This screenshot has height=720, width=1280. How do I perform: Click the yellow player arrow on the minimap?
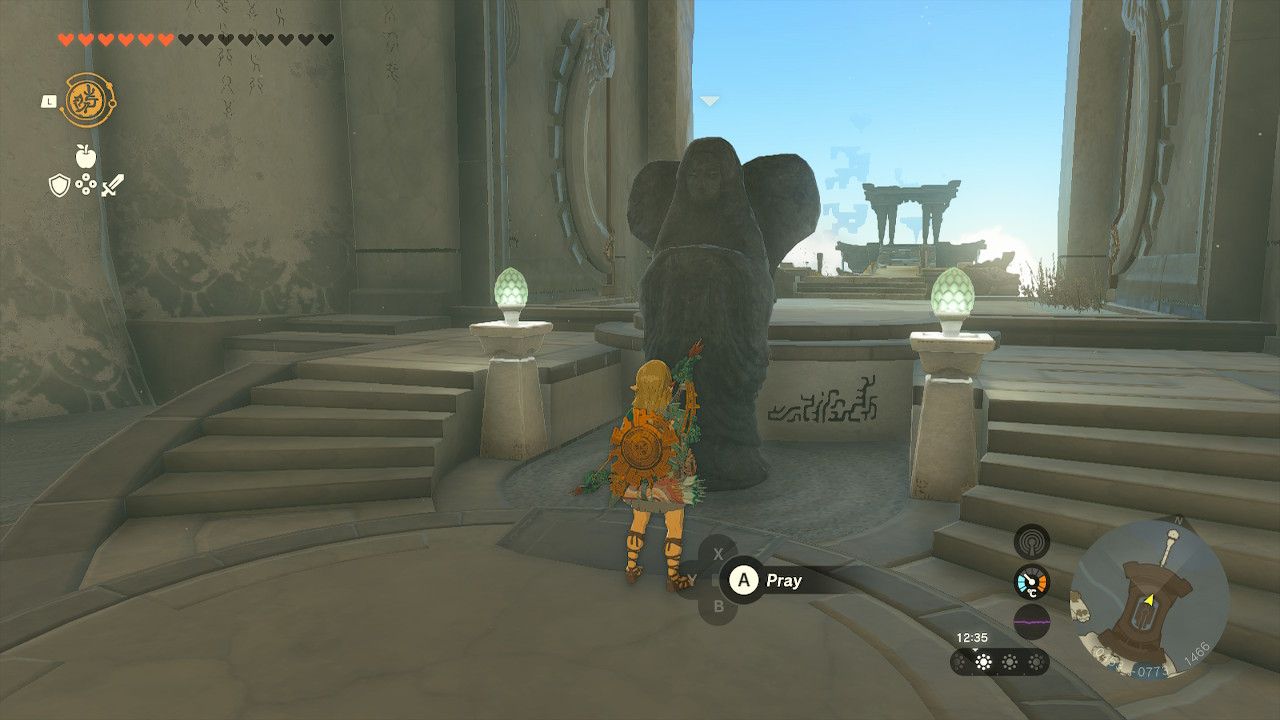[x=1148, y=599]
